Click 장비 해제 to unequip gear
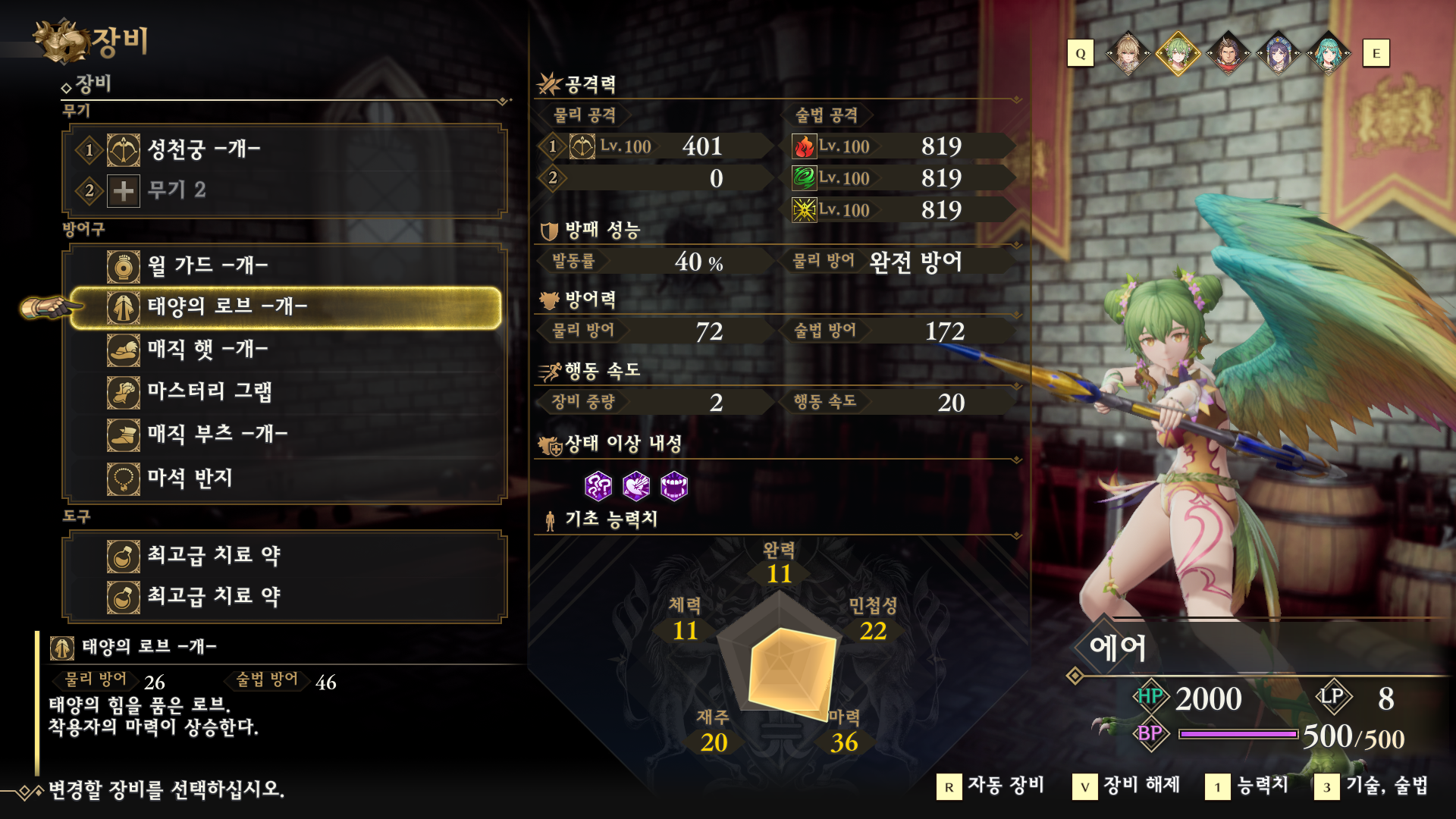This screenshot has width=1456, height=819. tap(1127, 786)
